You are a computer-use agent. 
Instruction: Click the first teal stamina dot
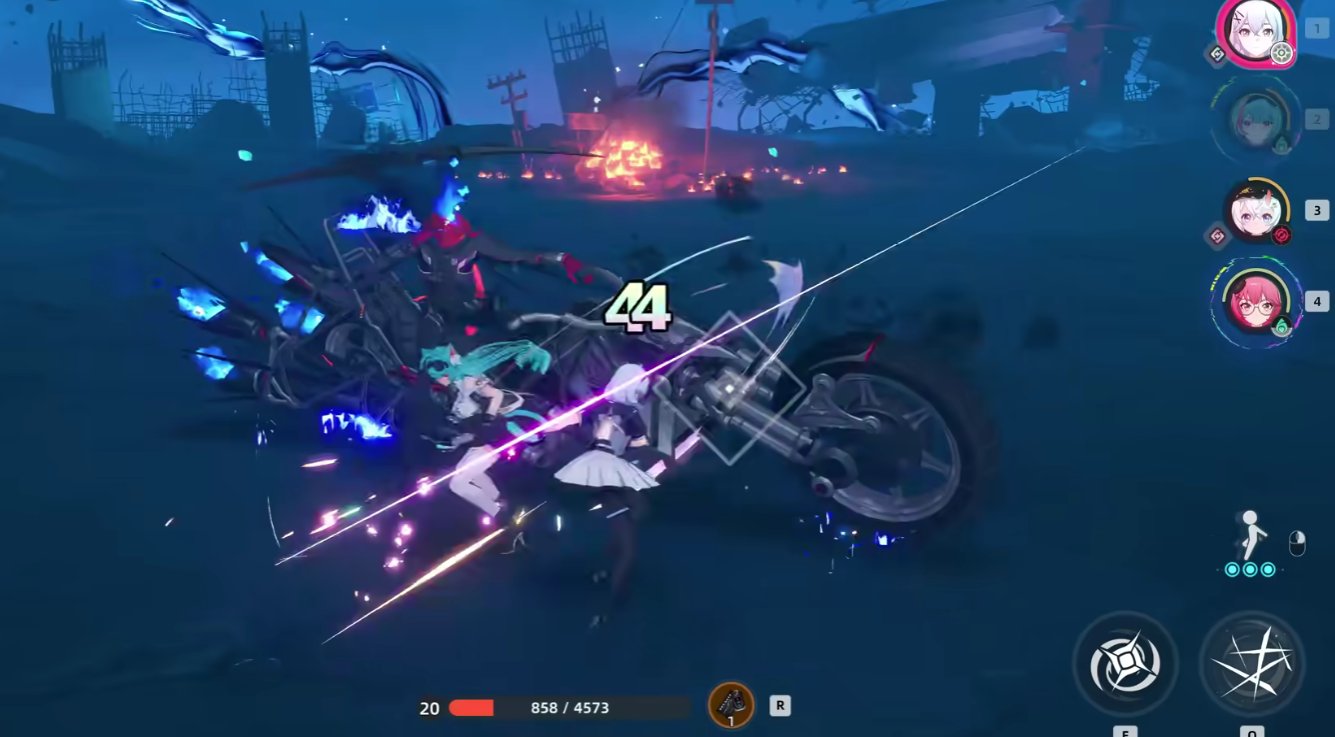[1232, 569]
